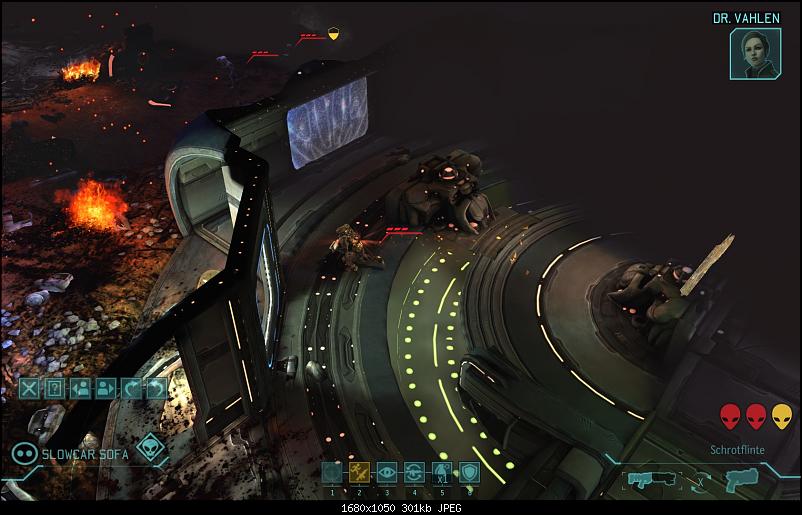This screenshot has width=802, height=515.
Task: Click the crossed-lines X icon in the command row
Action: pos(28,388)
